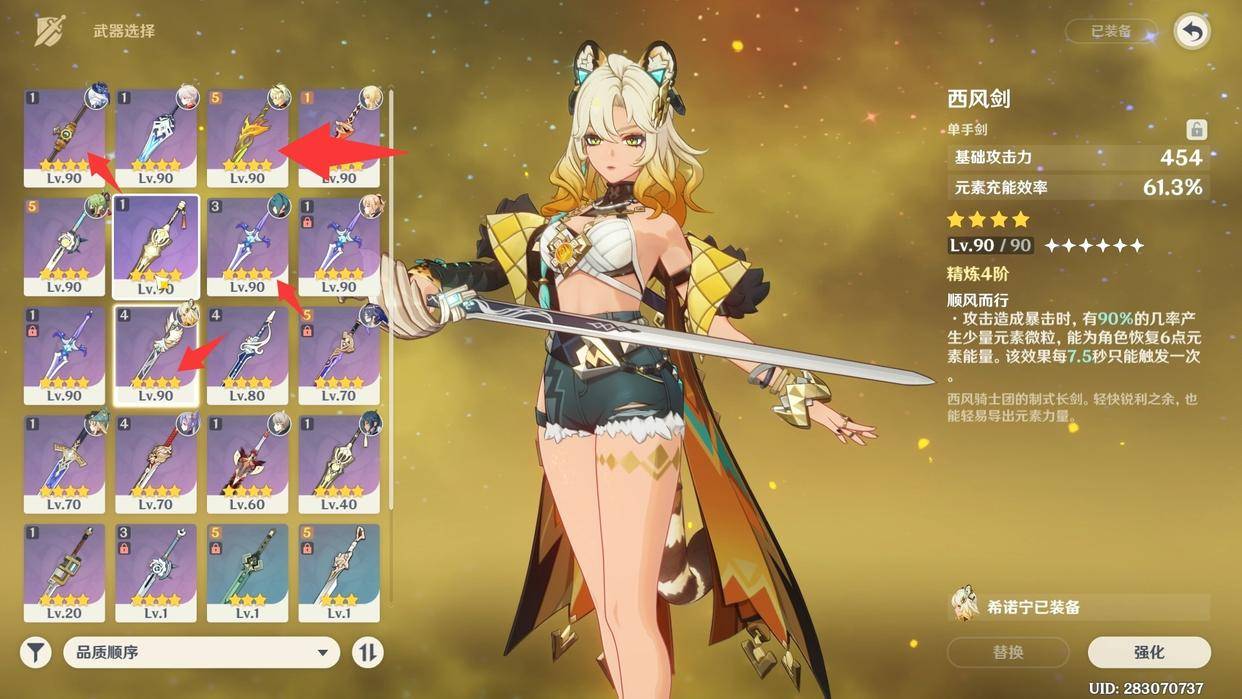
Task: Select the Lv.40 golden sword slot
Action: tap(339, 462)
